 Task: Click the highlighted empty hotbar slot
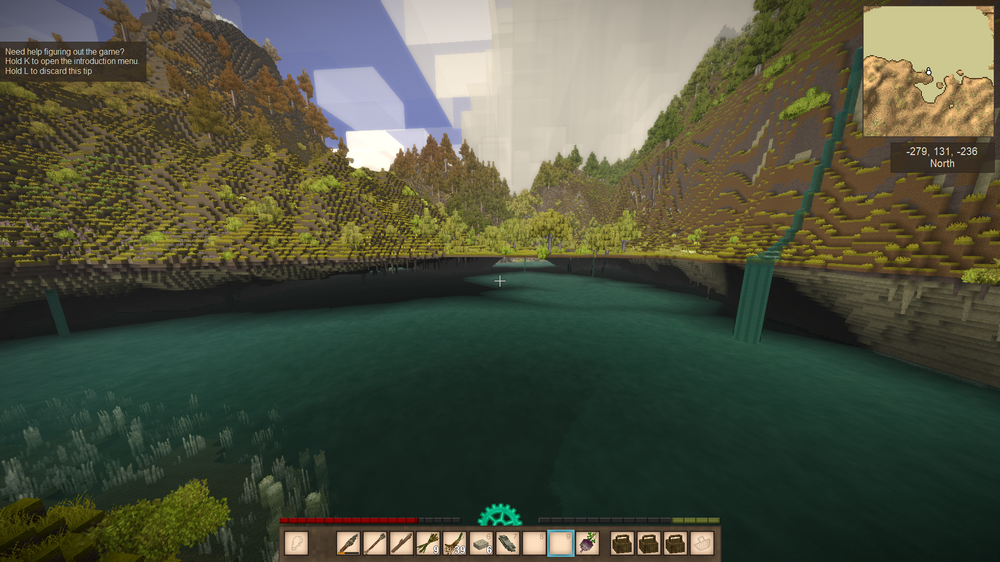(561, 543)
